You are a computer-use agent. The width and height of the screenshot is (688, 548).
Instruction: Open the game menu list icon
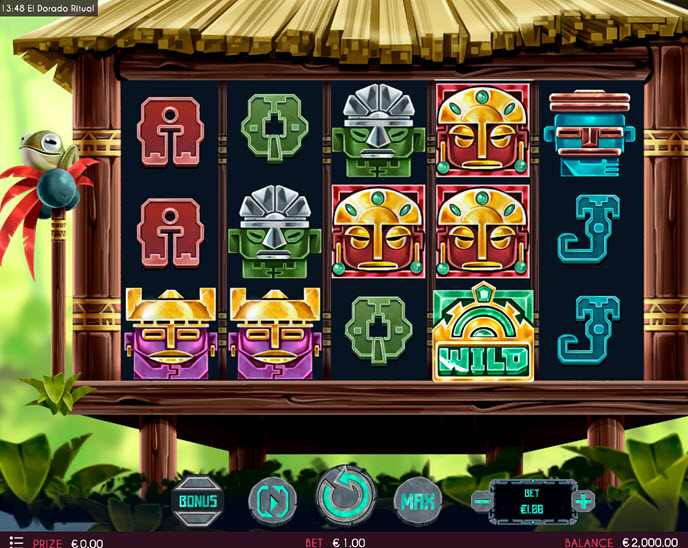click(x=14, y=541)
